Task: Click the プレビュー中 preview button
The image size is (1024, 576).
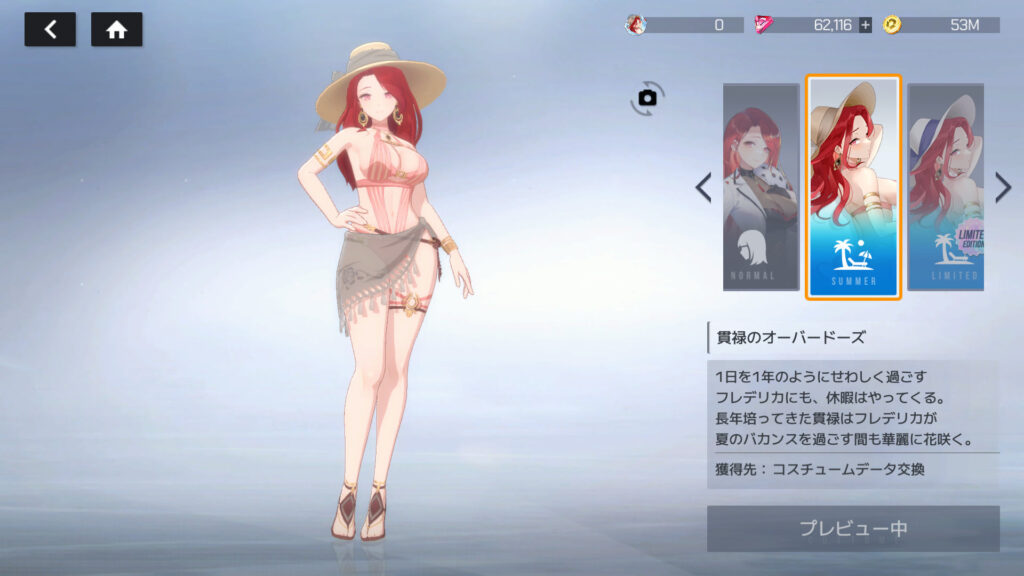Action: 853,528
